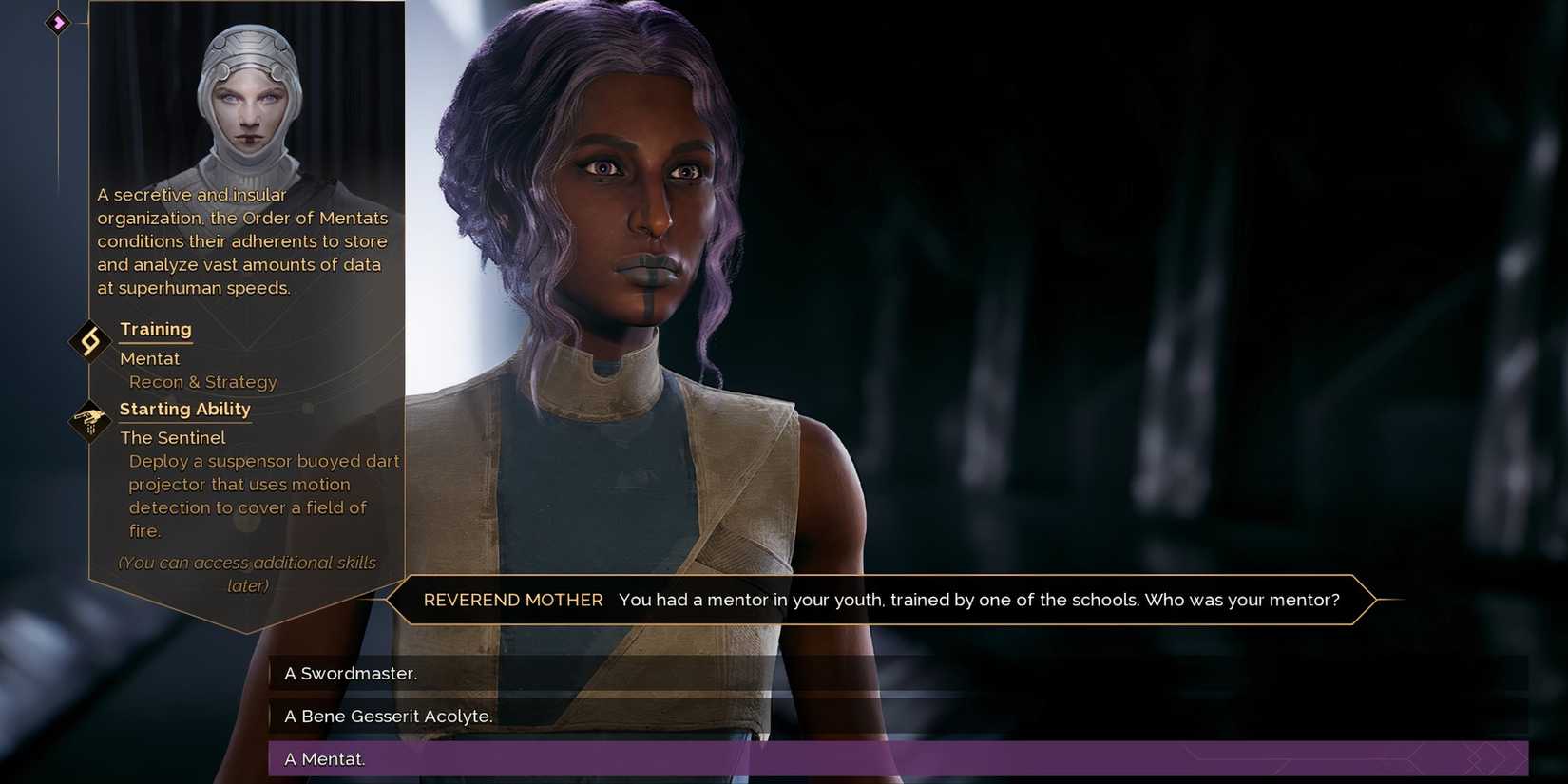This screenshot has height=784, width=1568.
Task: Click the "Training" section header
Action: click(156, 329)
